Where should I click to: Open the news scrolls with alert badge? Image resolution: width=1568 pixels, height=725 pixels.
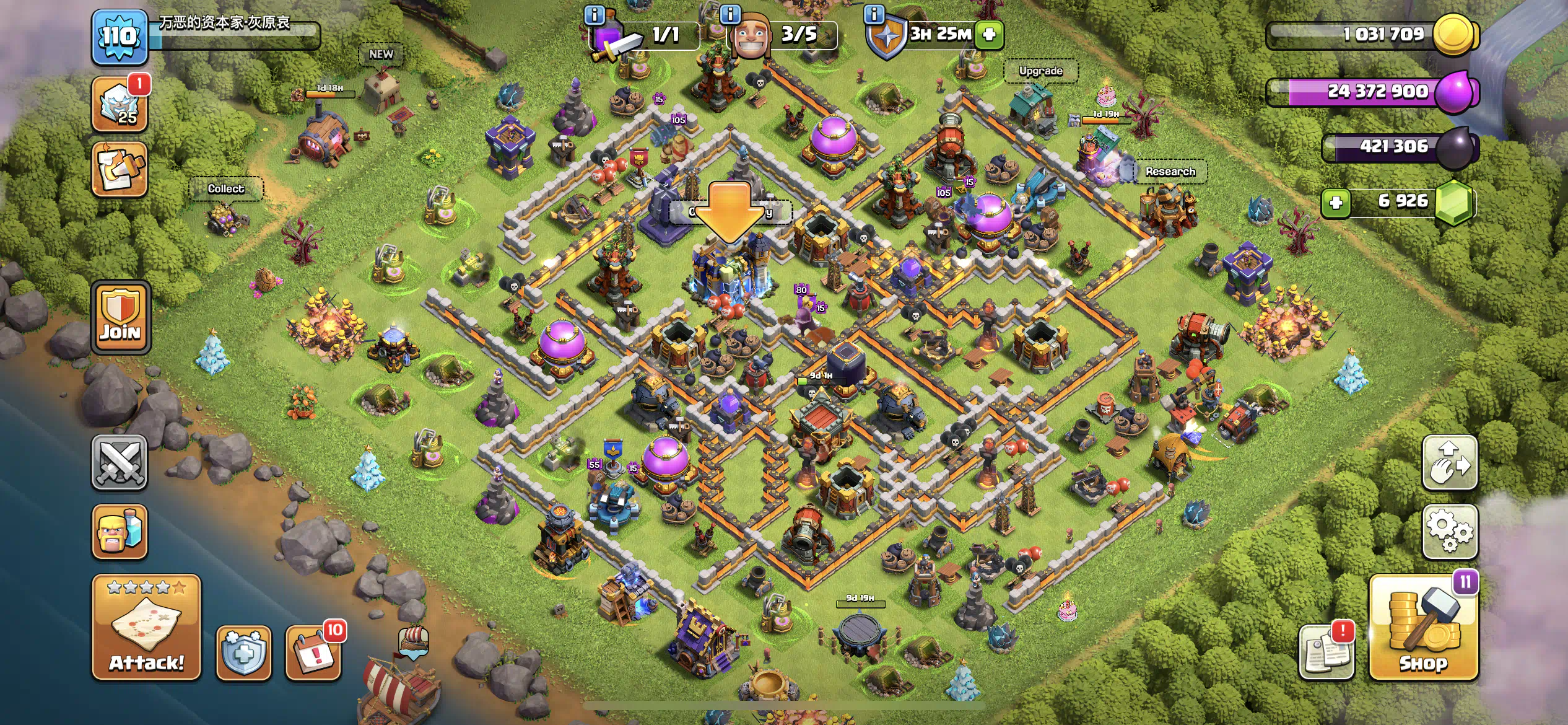[1326, 654]
